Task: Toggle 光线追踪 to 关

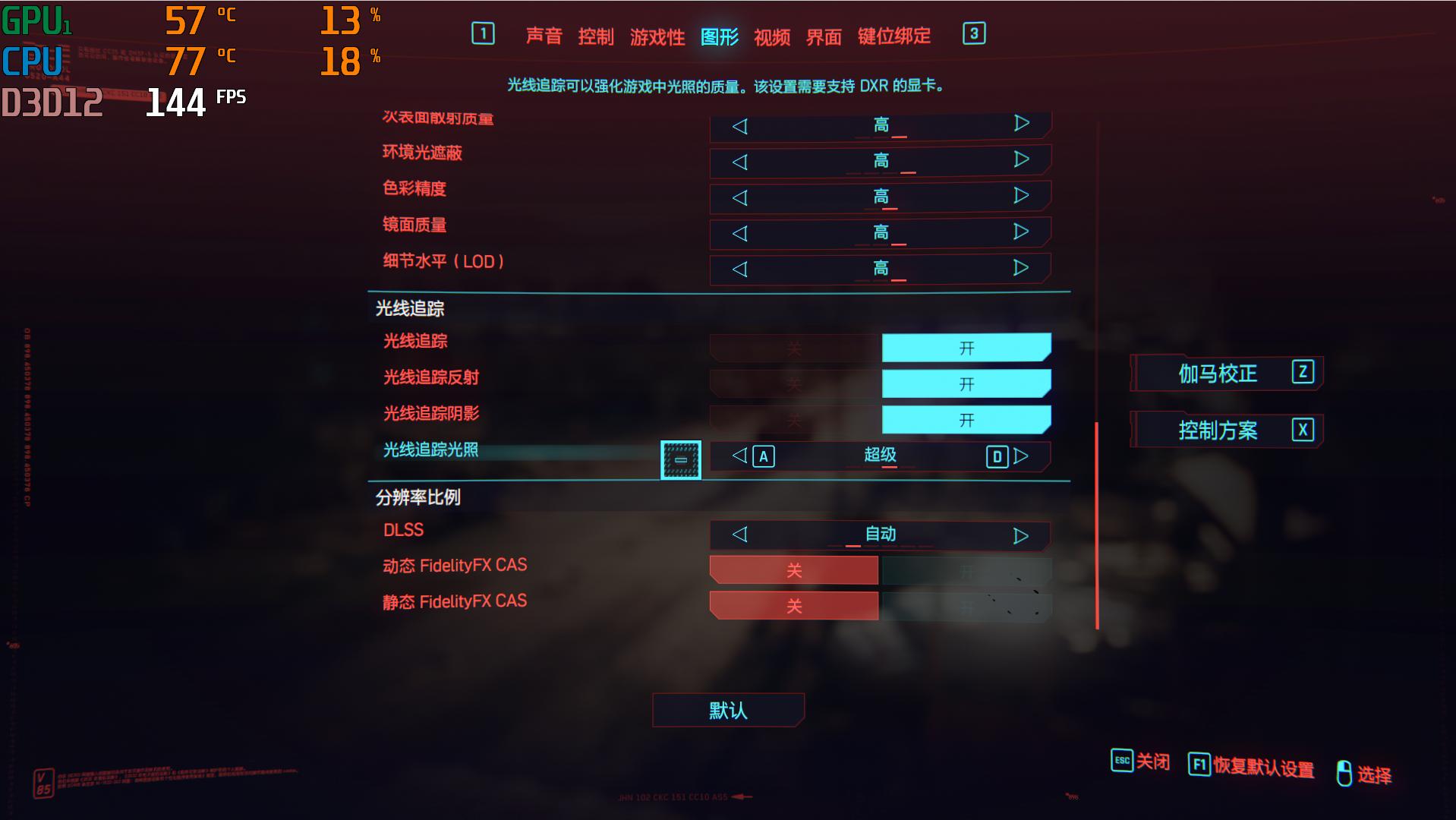Action: coord(793,347)
